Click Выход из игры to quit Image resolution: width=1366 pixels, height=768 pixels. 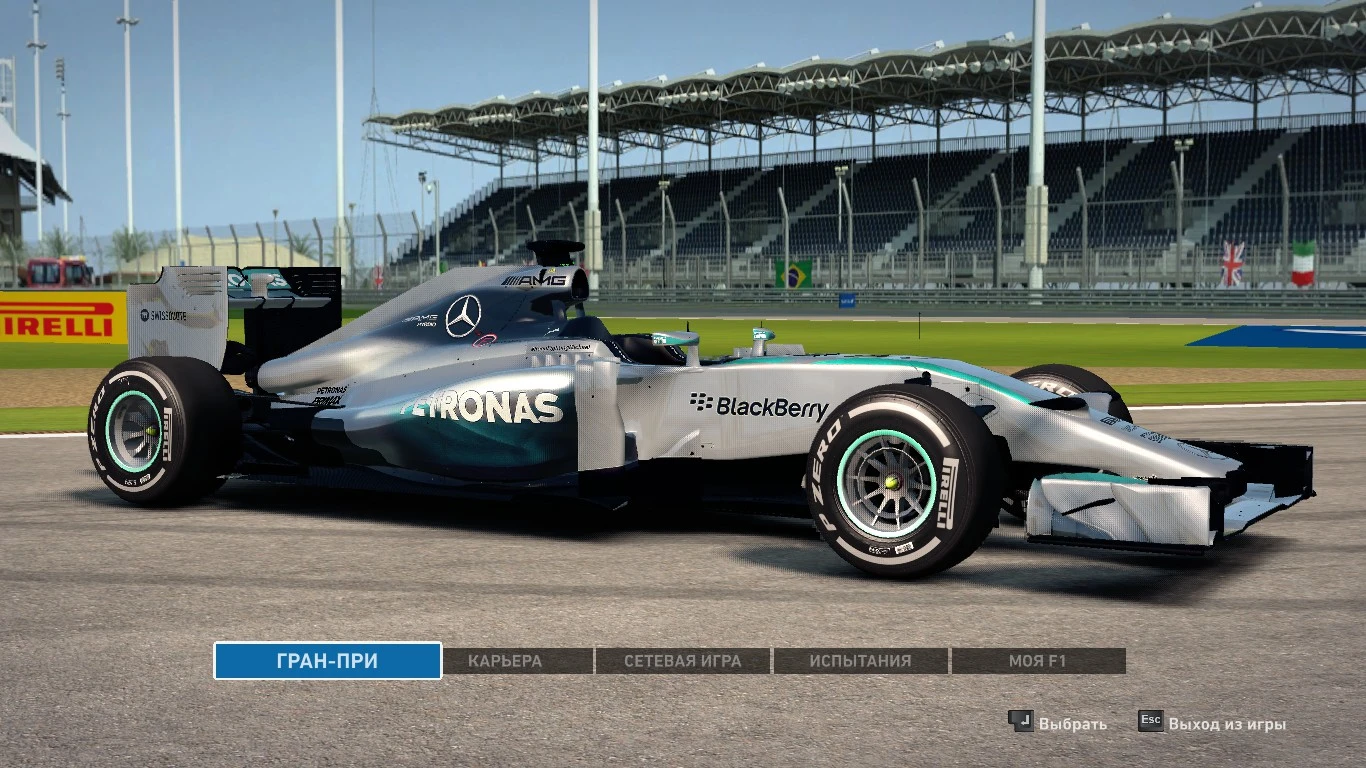coord(1226,721)
